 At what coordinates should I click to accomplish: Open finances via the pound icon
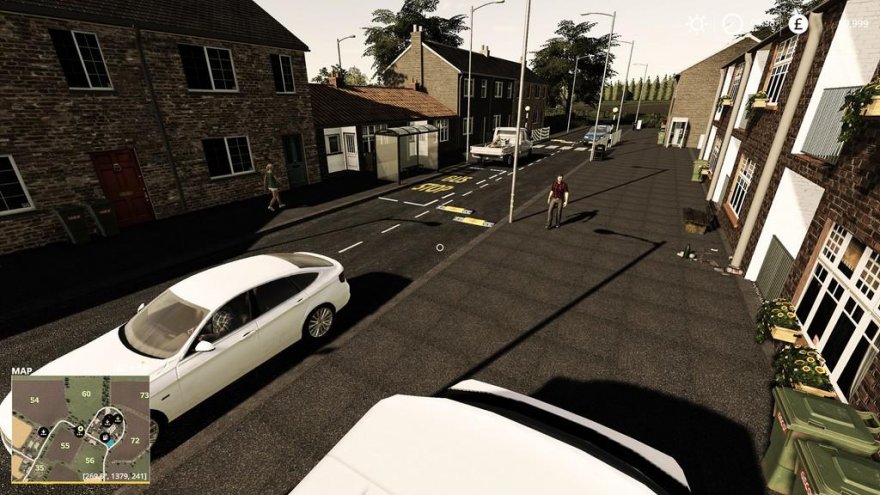[x=797, y=23]
